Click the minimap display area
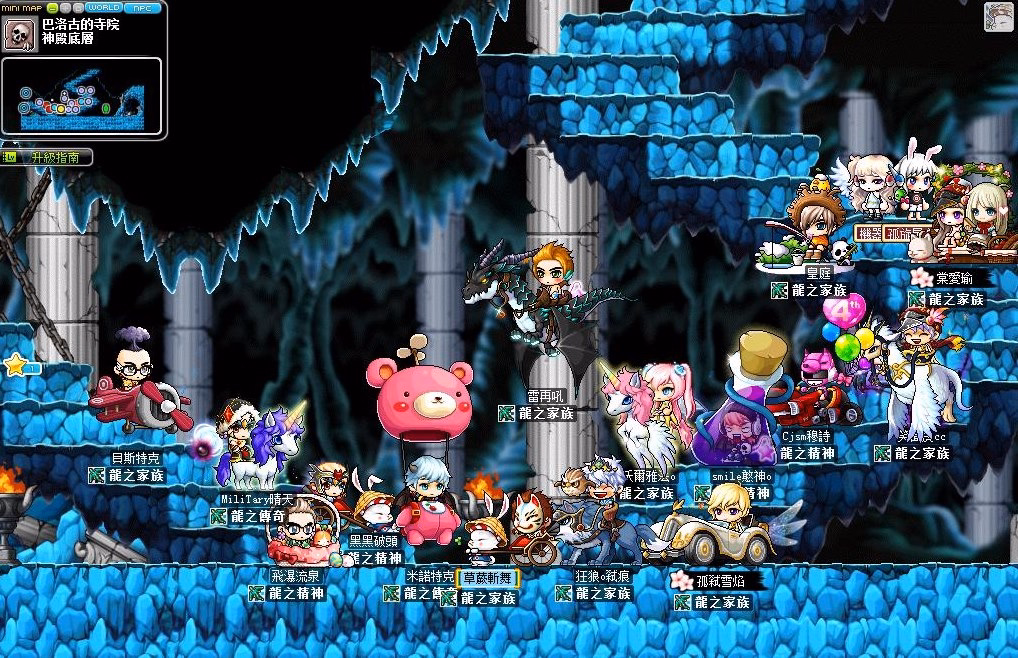 tap(82, 96)
